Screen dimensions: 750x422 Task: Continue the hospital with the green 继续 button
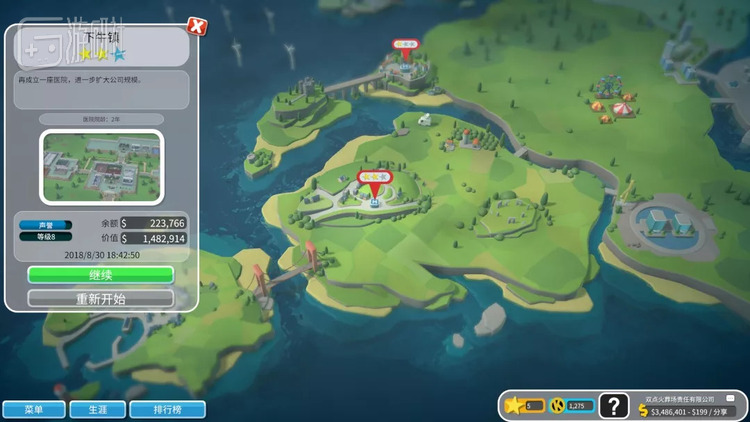100,275
